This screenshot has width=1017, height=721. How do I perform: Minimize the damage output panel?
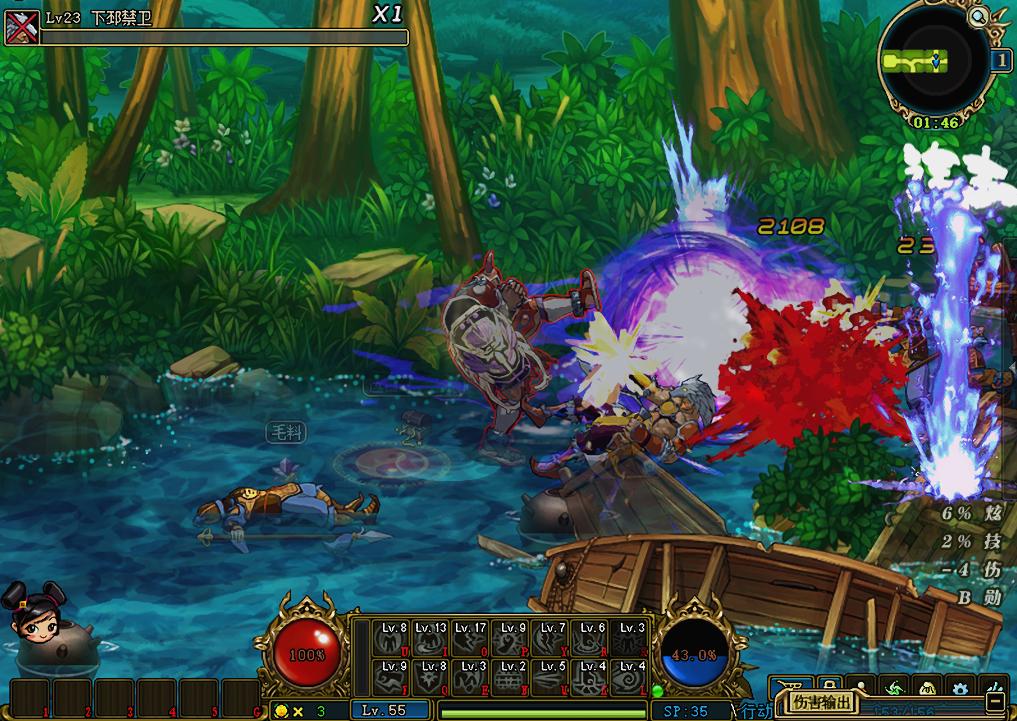point(994,704)
